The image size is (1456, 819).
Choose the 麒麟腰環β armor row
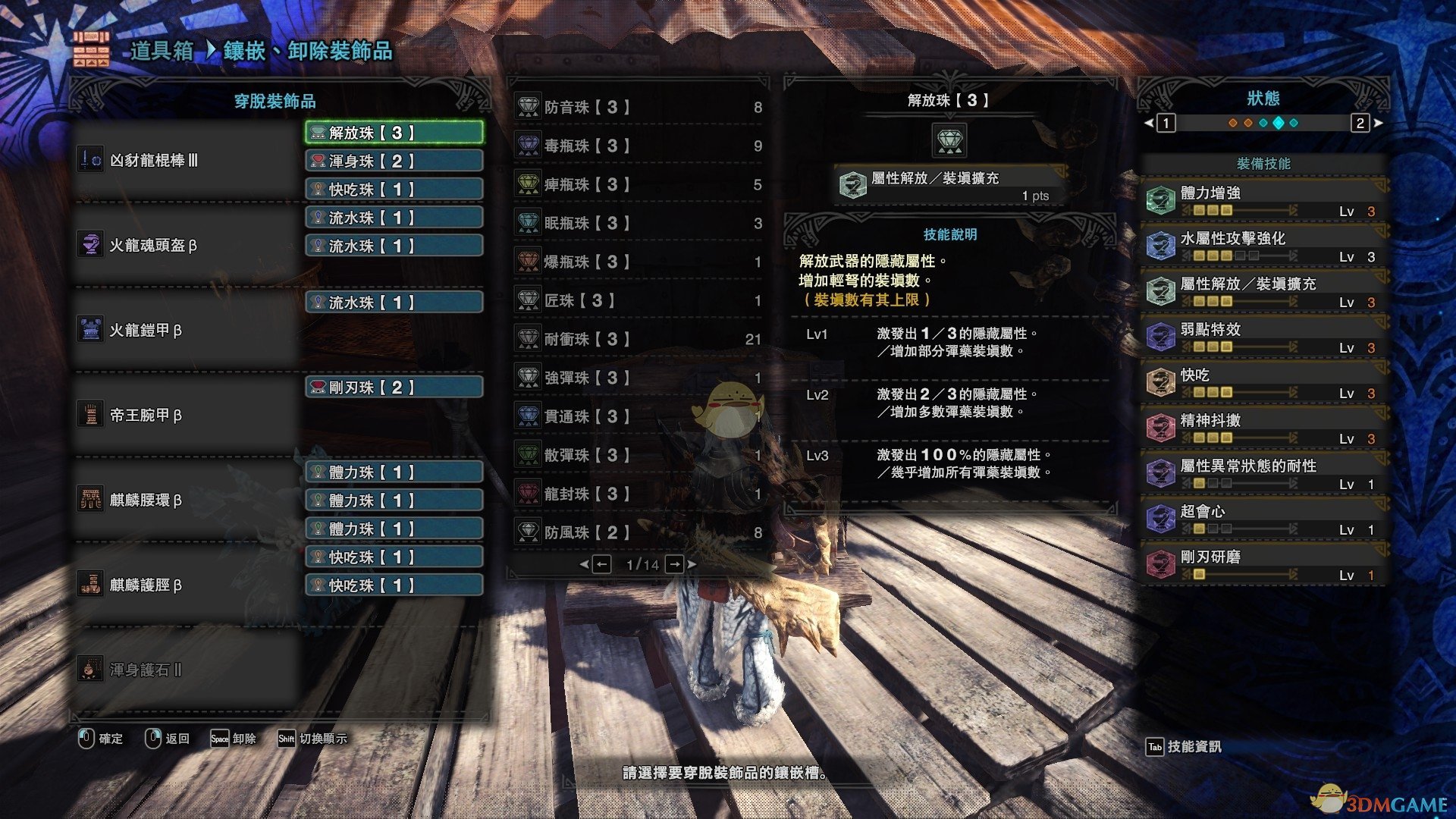pyautogui.click(x=186, y=500)
